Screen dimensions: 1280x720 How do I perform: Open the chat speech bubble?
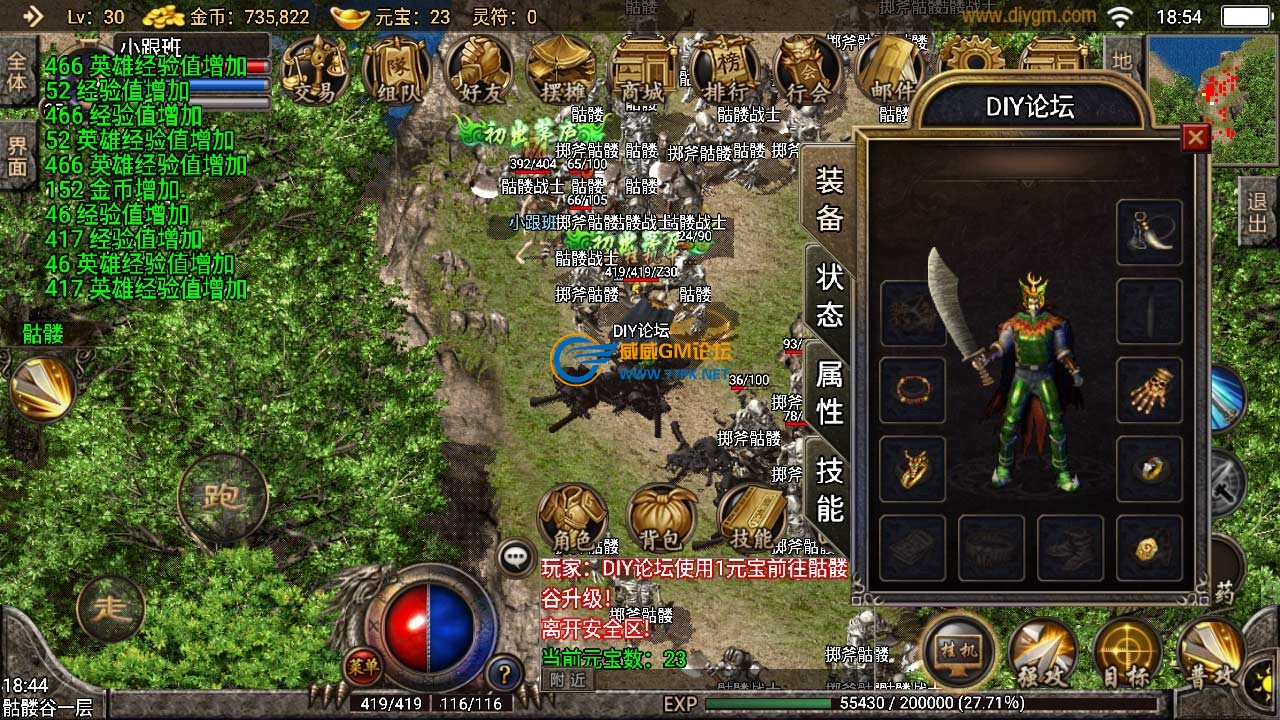tap(517, 557)
